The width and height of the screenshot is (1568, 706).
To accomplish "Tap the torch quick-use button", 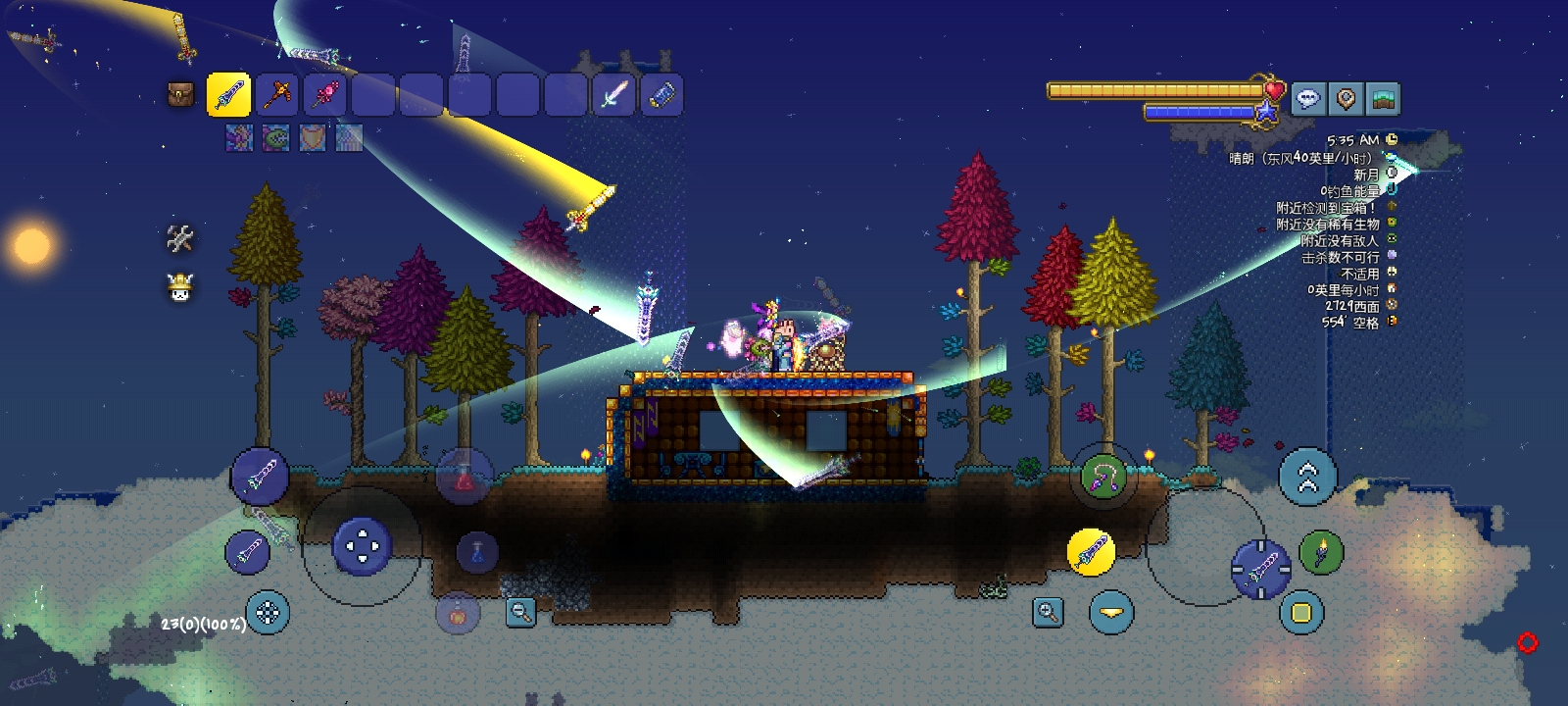I will tap(1320, 552).
